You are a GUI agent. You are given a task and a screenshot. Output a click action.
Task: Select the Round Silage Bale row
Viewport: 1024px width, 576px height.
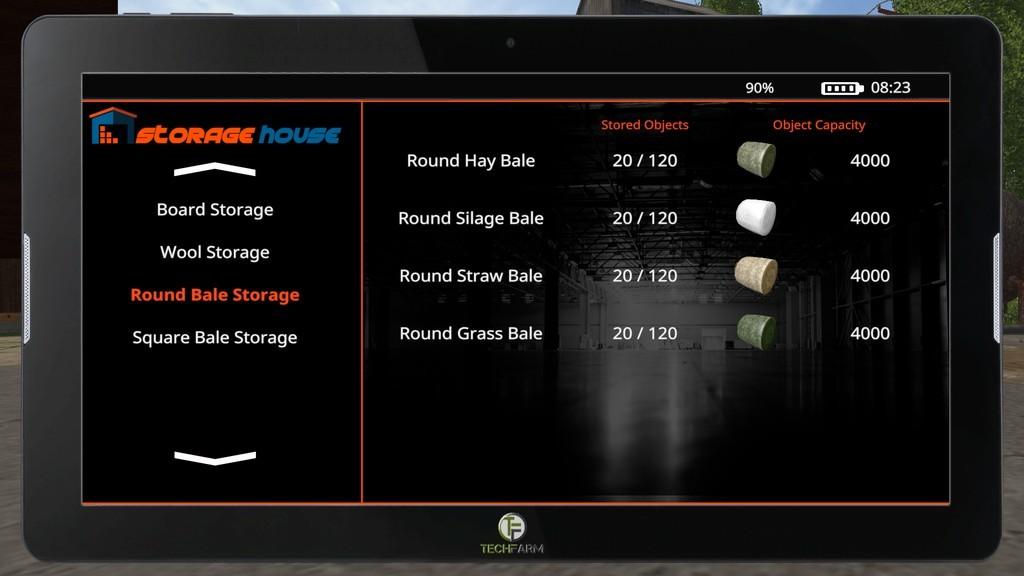click(x=471, y=218)
